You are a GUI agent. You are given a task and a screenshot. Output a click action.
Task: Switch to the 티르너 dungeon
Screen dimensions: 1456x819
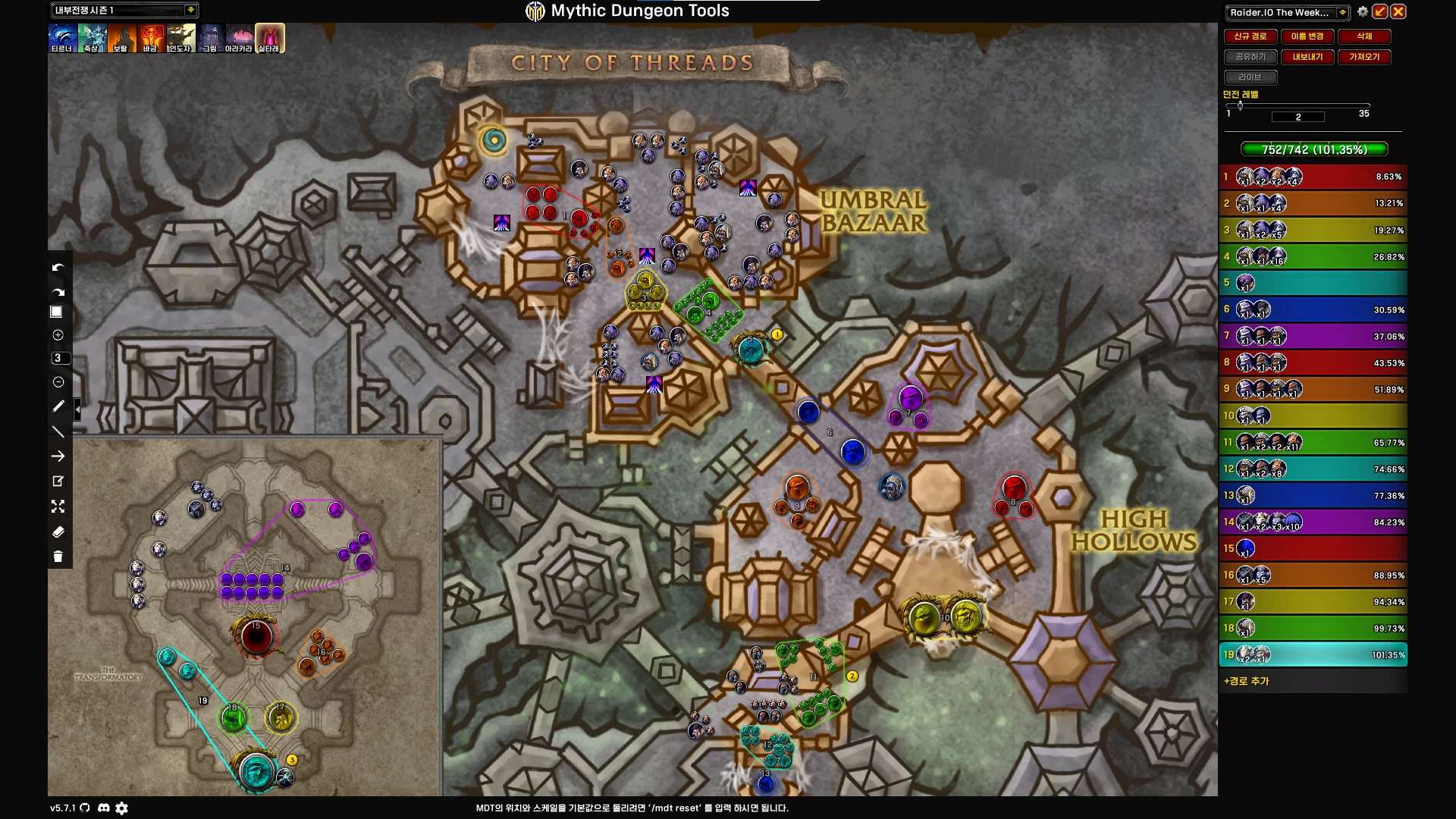coord(62,37)
